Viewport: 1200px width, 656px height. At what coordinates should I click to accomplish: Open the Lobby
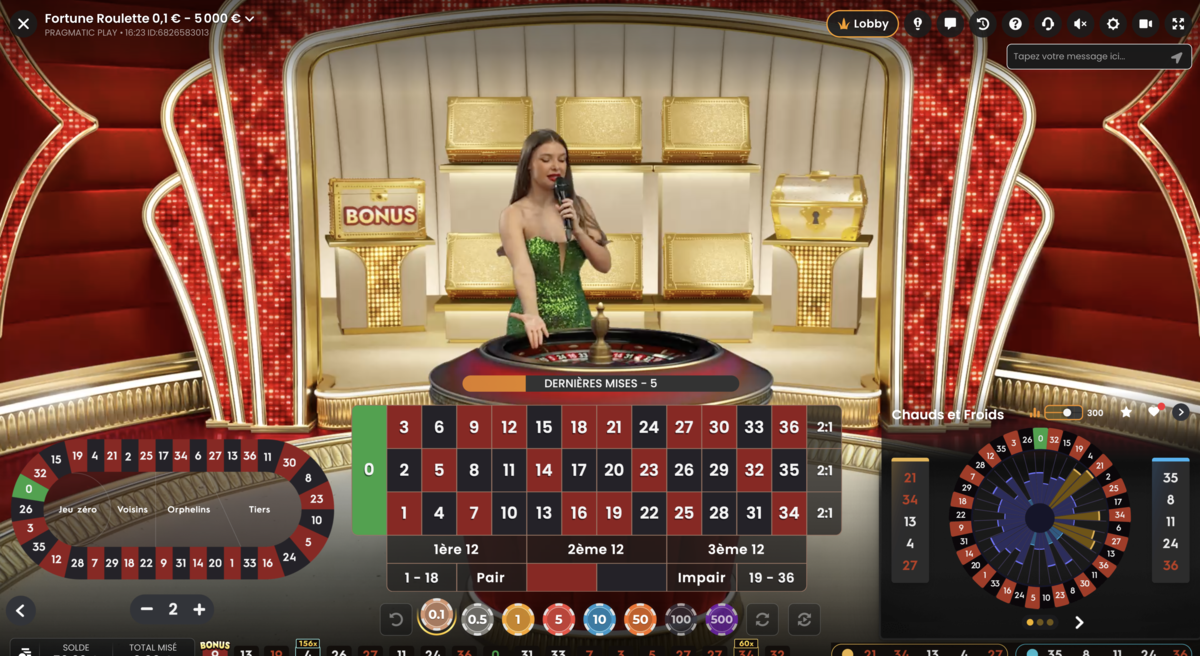point(862,24)
